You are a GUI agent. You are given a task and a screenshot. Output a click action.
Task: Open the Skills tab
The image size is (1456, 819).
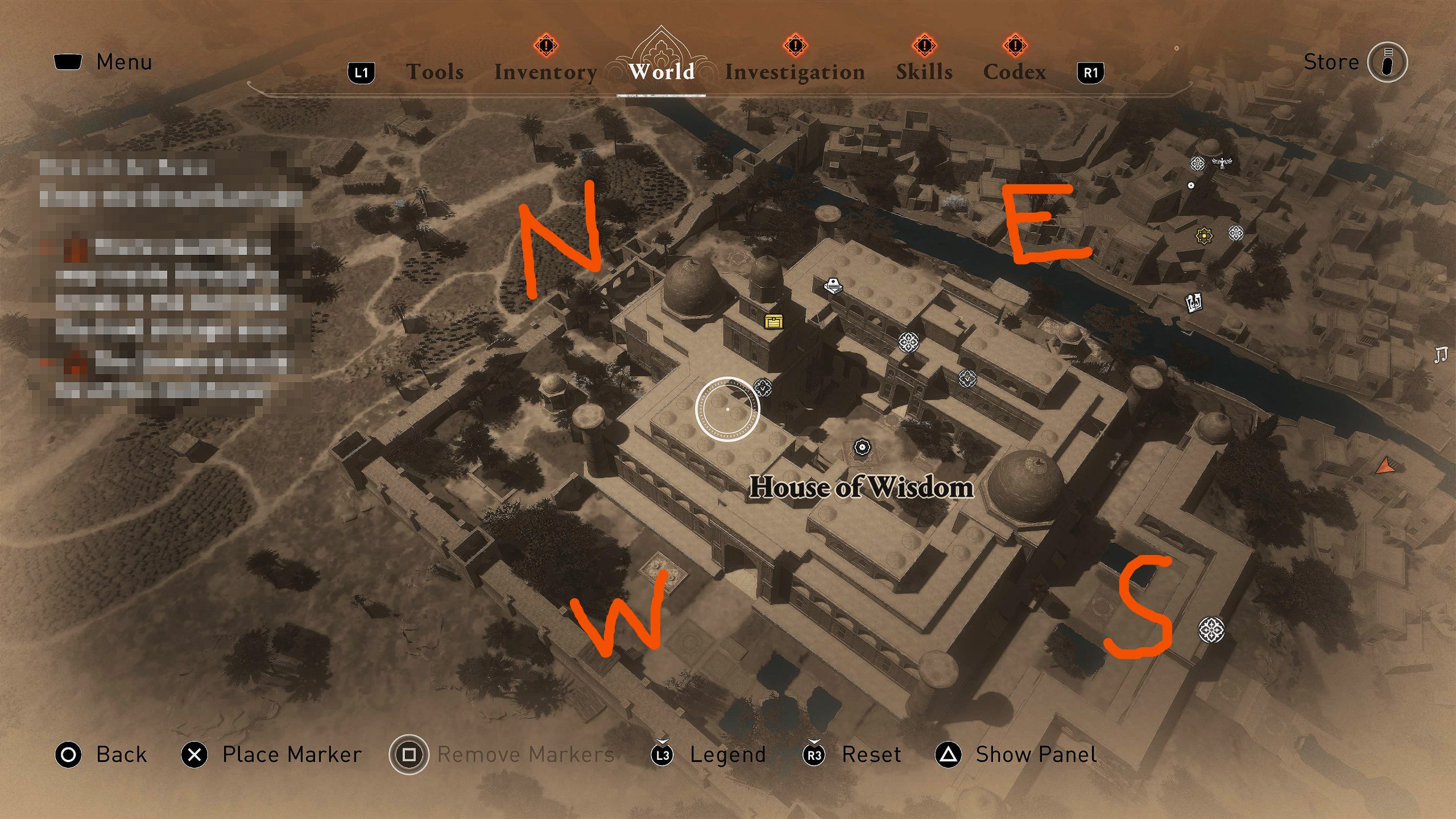pos(924,72)
